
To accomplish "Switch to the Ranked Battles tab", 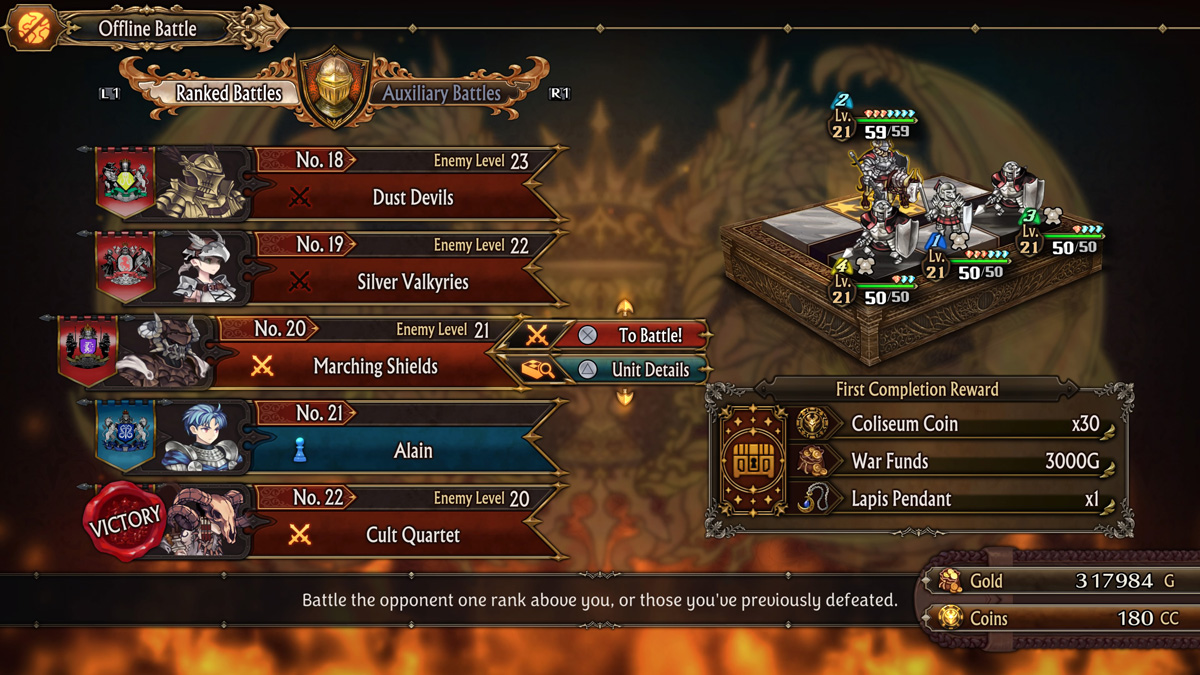I will (228, 94).
